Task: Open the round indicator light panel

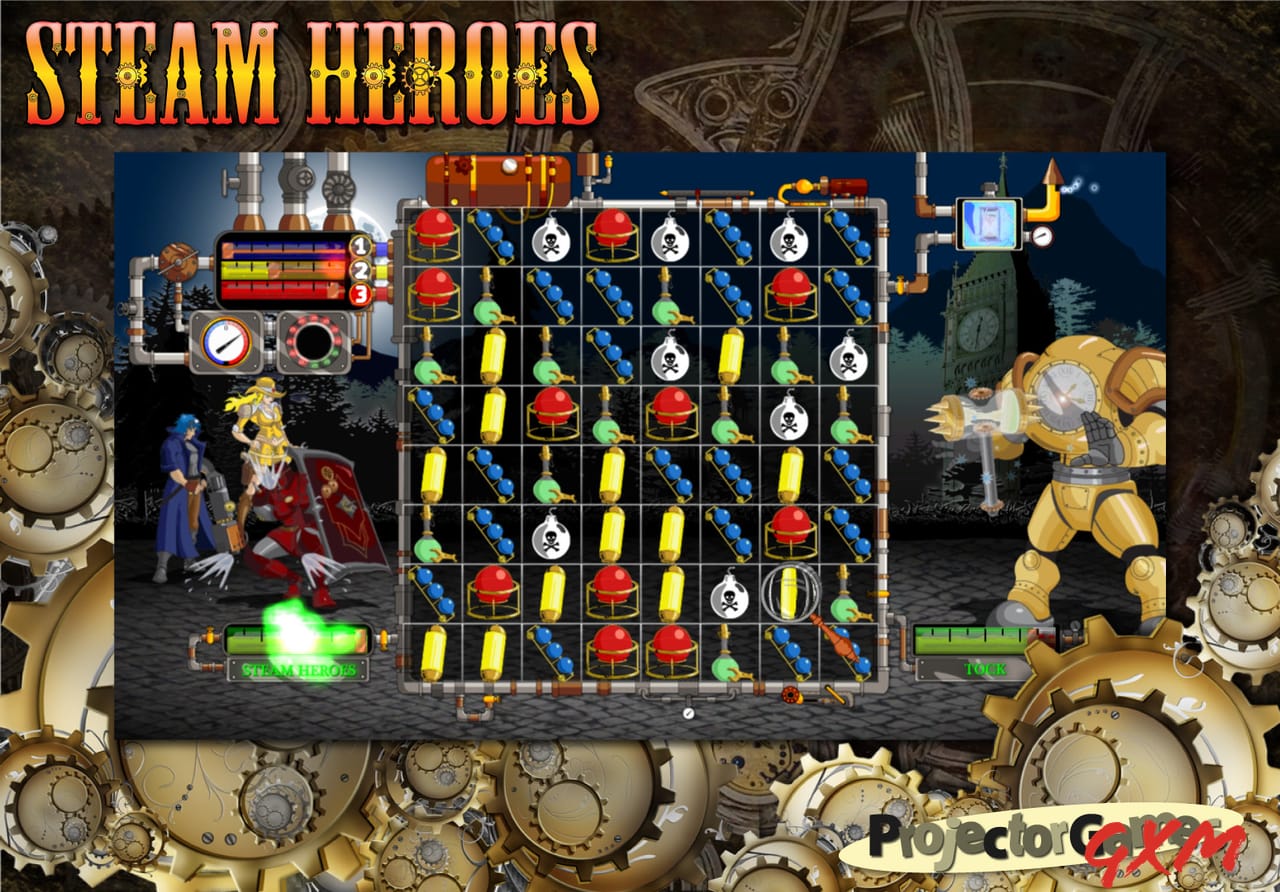Action: [316, 340]
